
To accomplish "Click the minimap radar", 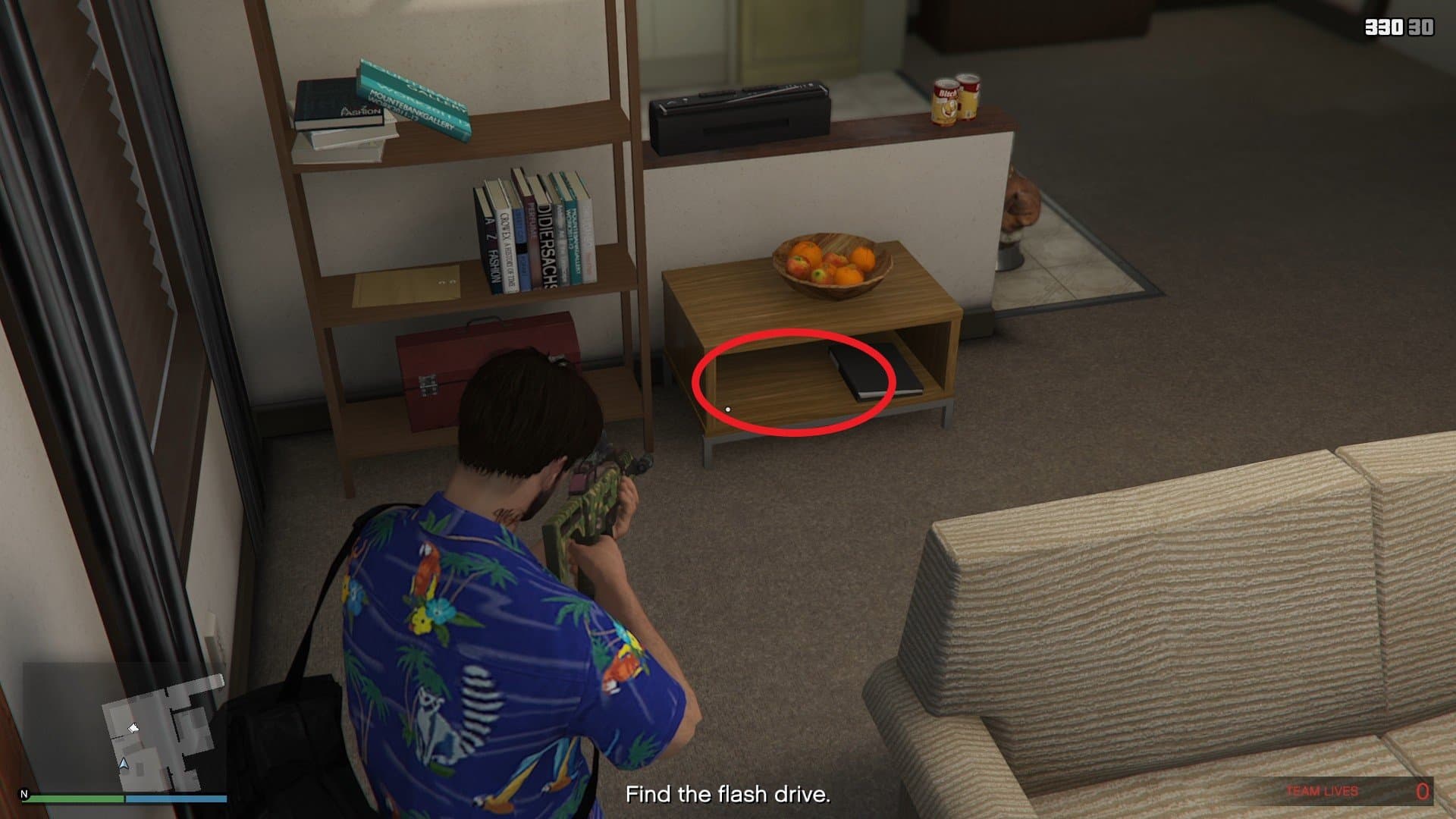I will click(x=124, y=726).
